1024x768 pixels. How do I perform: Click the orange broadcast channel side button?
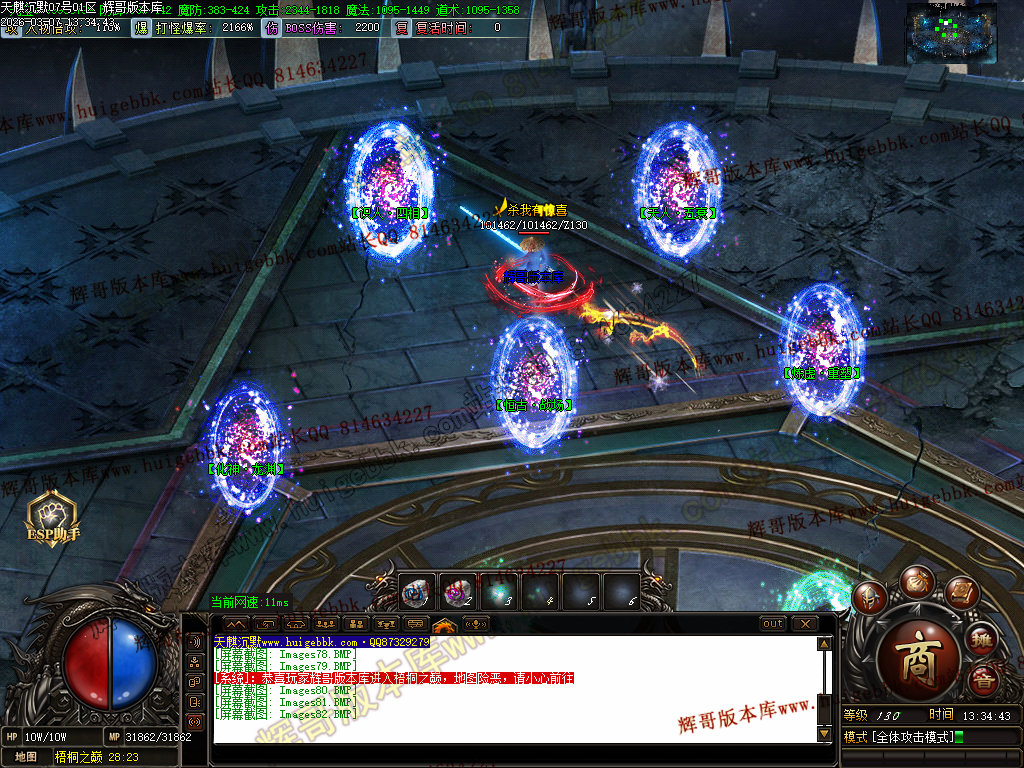click(x=195, y=721)
